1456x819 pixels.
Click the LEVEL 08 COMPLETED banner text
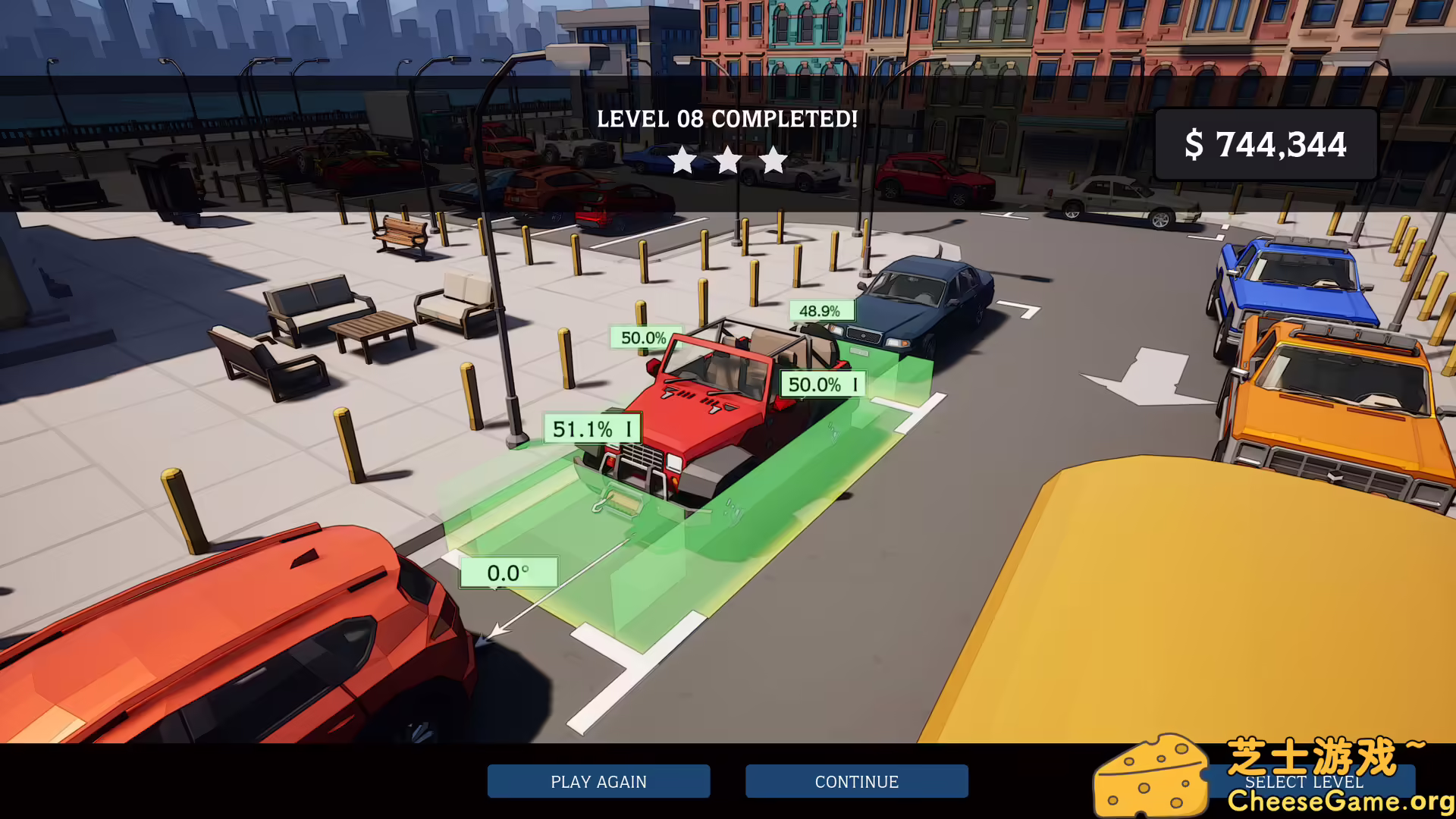click(726, 118)
